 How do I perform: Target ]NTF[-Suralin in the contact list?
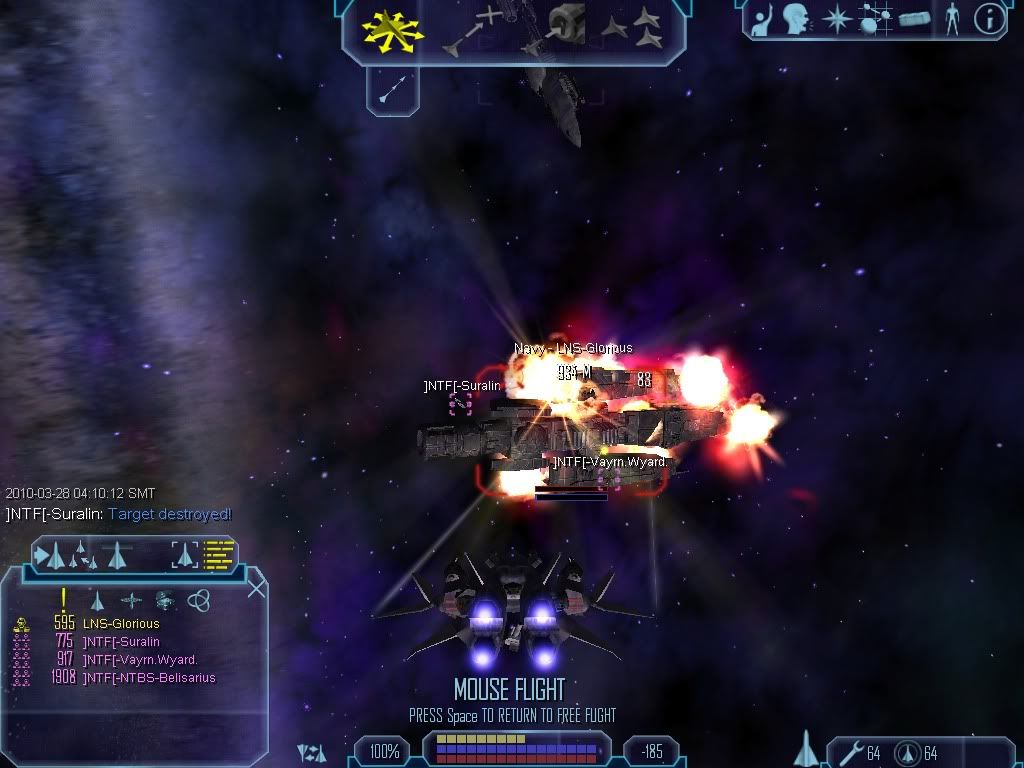click(x=120, y=642)
